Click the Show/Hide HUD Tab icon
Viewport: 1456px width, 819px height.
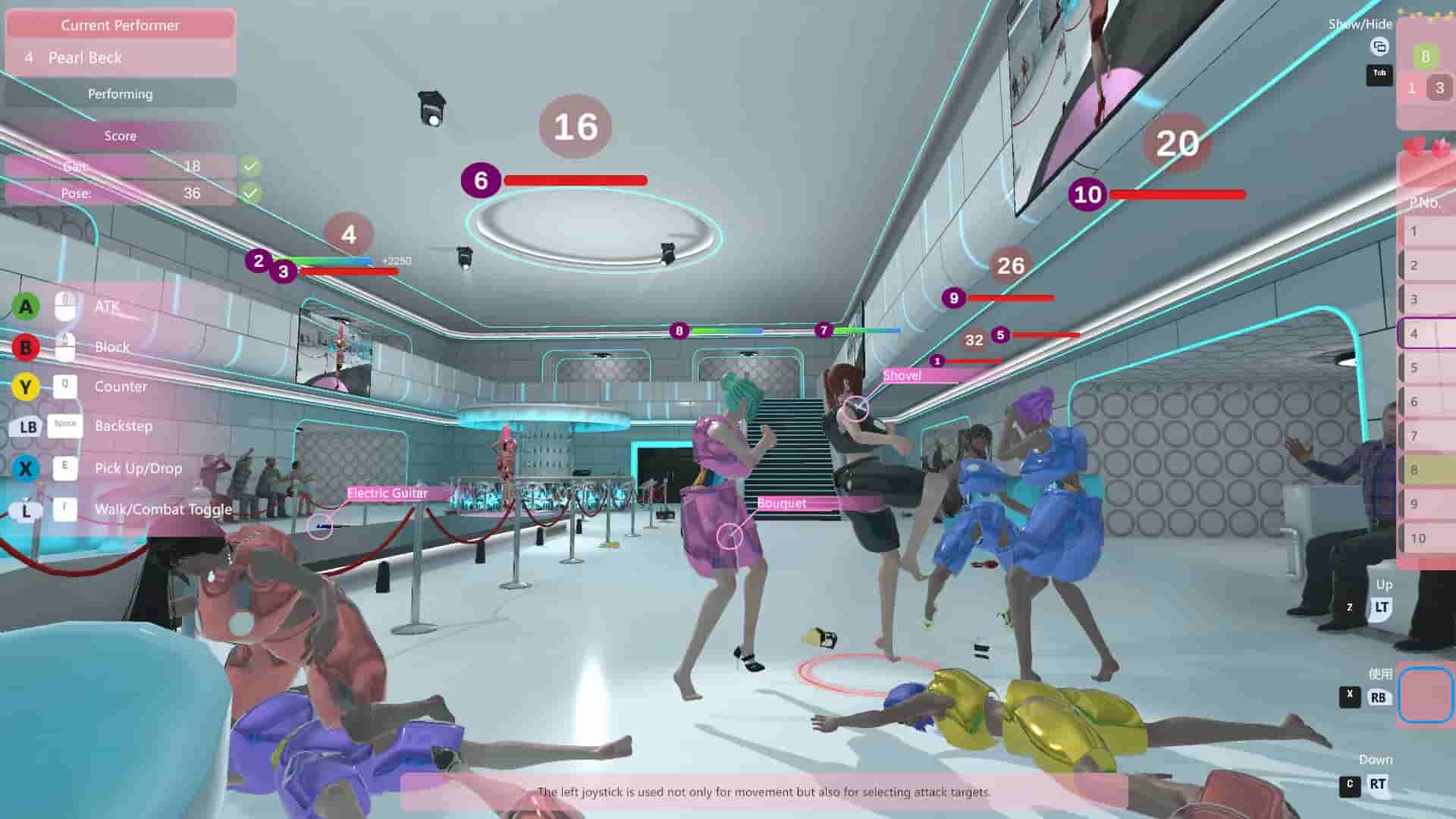tap(1379, 74)
